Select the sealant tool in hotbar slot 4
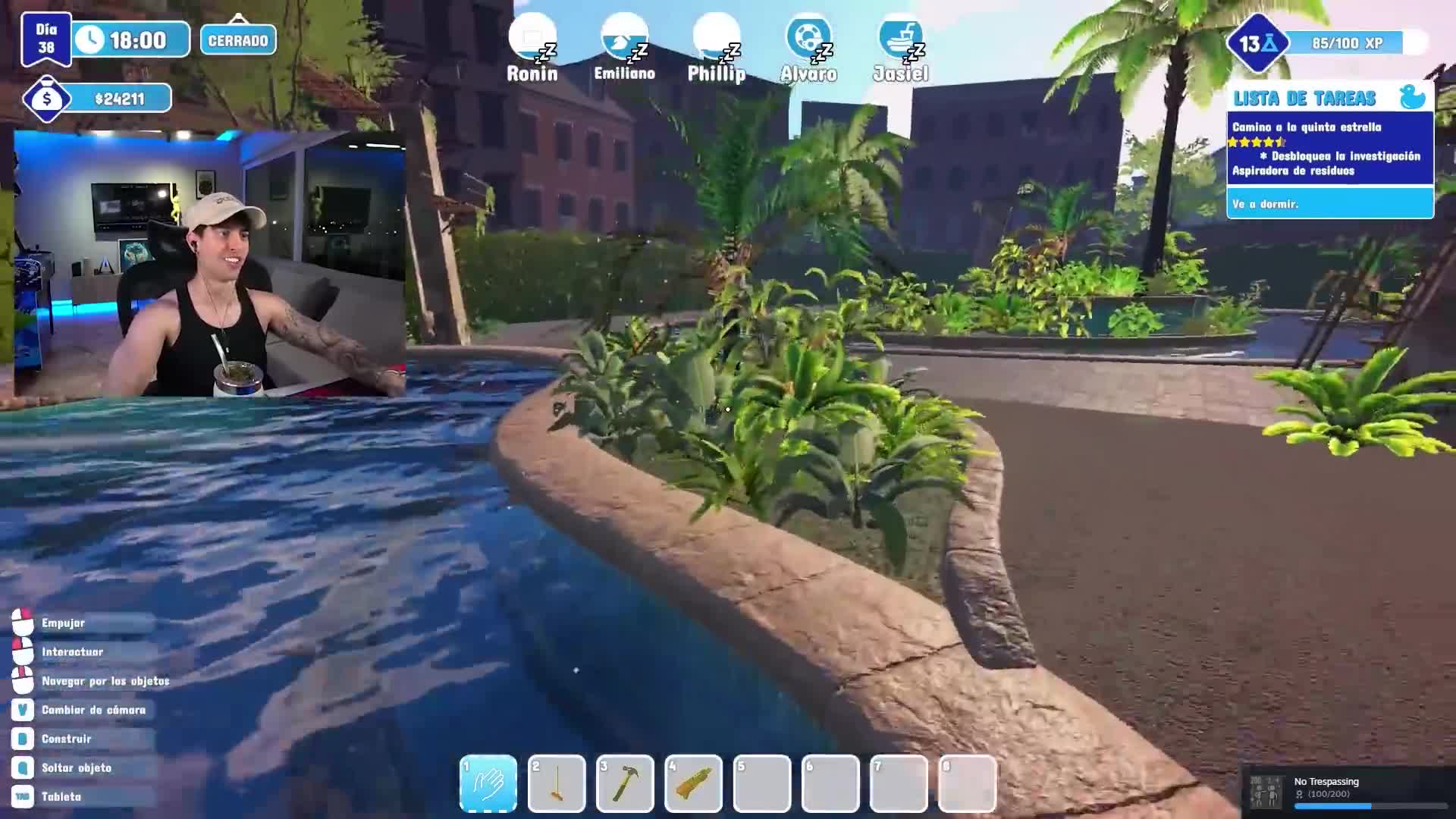 coord(692,783)
